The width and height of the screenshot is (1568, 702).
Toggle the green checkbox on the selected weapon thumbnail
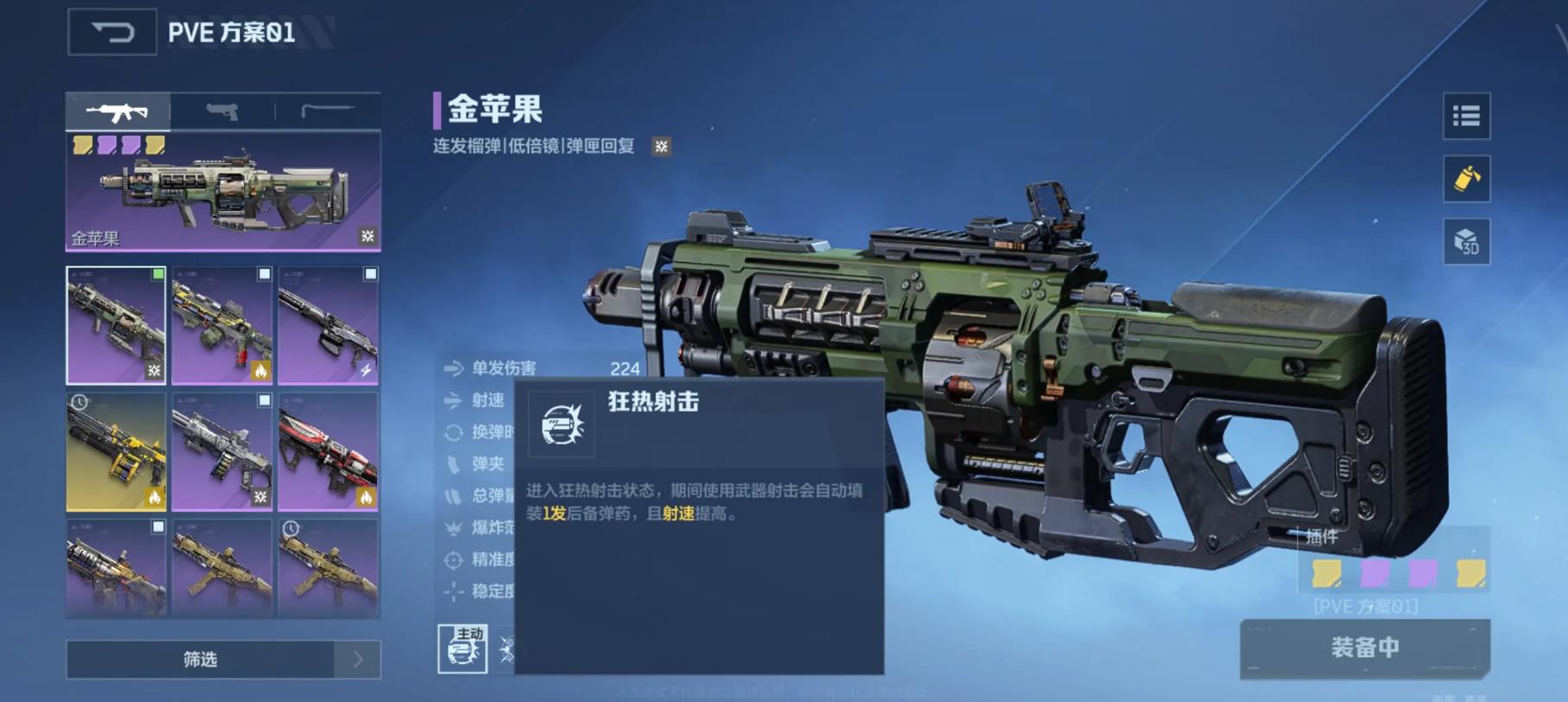pyautogui.click(x=158, y=275)
